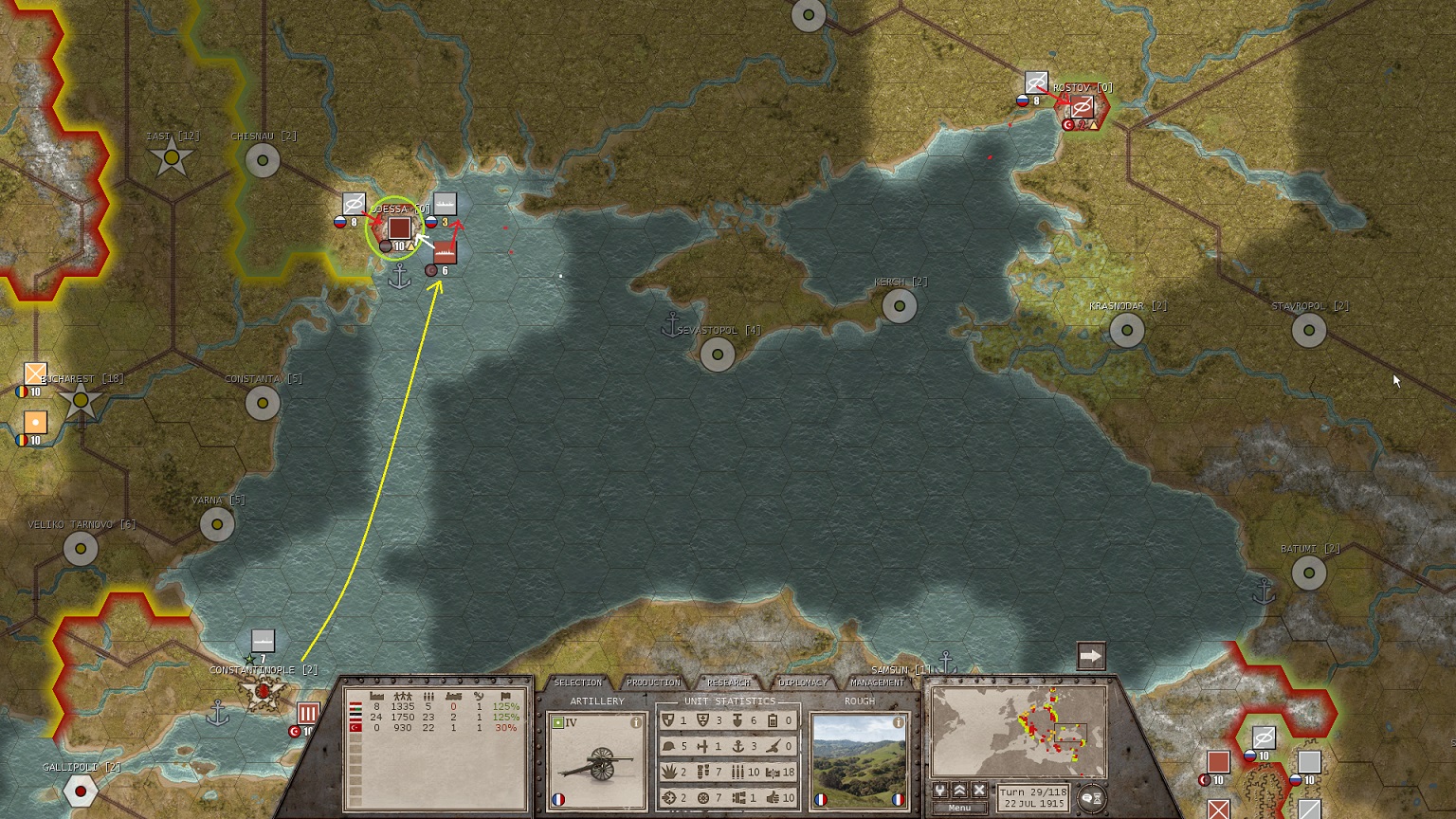Viewport: 1456px width, 819px height.
Task: Click the white arrow next-unit button
Action: click(x=1091, y=656)
